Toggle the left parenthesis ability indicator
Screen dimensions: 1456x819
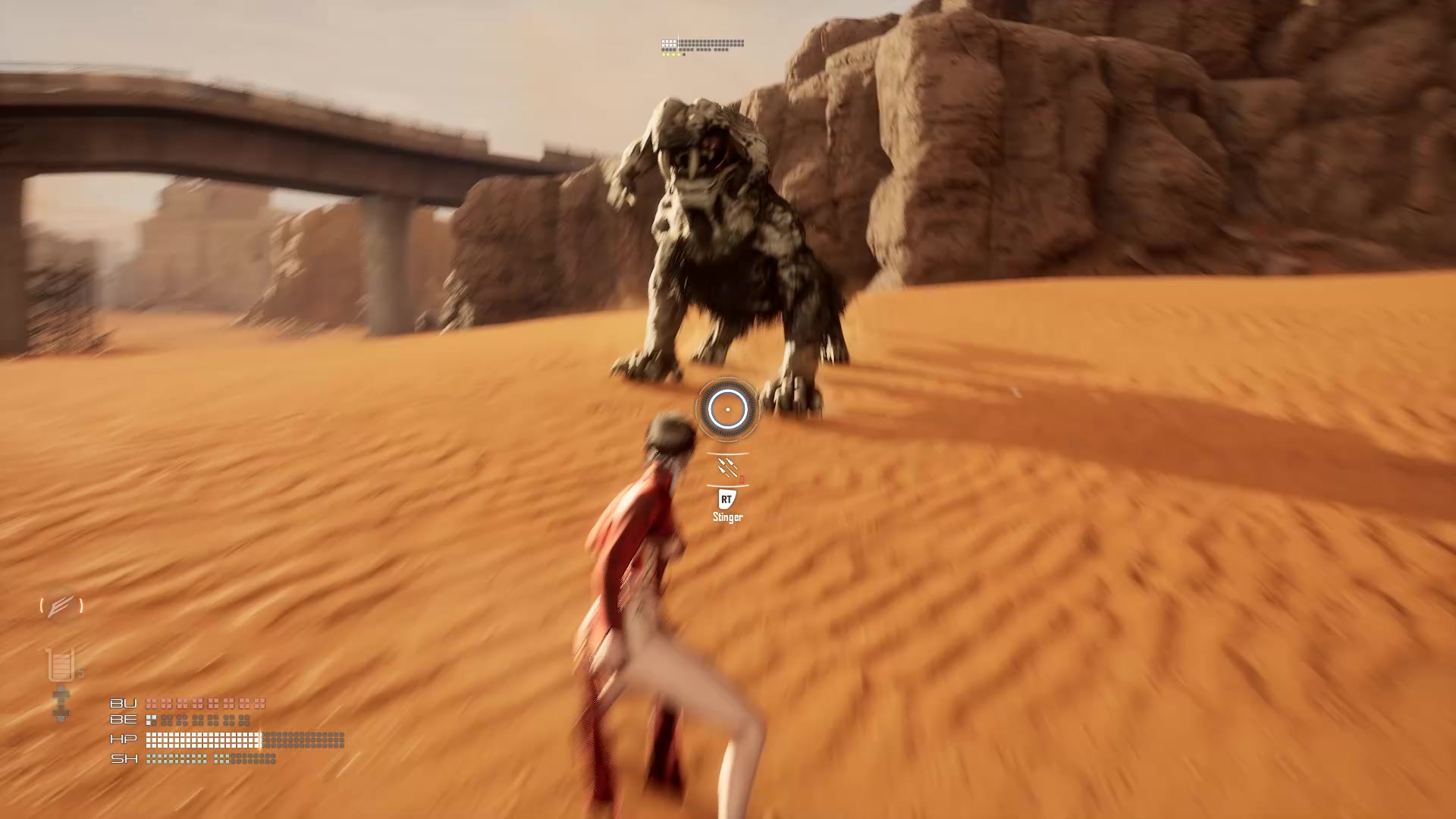point(43,605)
